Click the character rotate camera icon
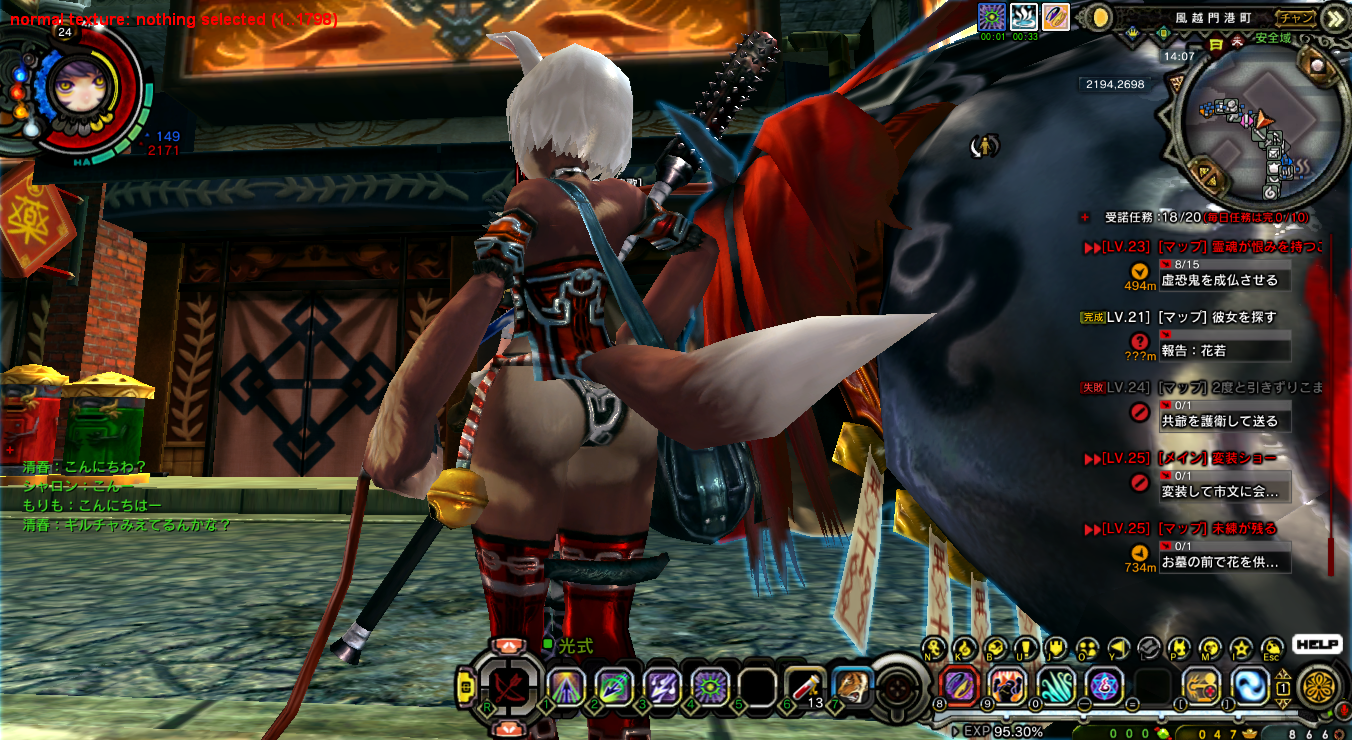This screenshot has height=740, width=1352. click(985, 147)
